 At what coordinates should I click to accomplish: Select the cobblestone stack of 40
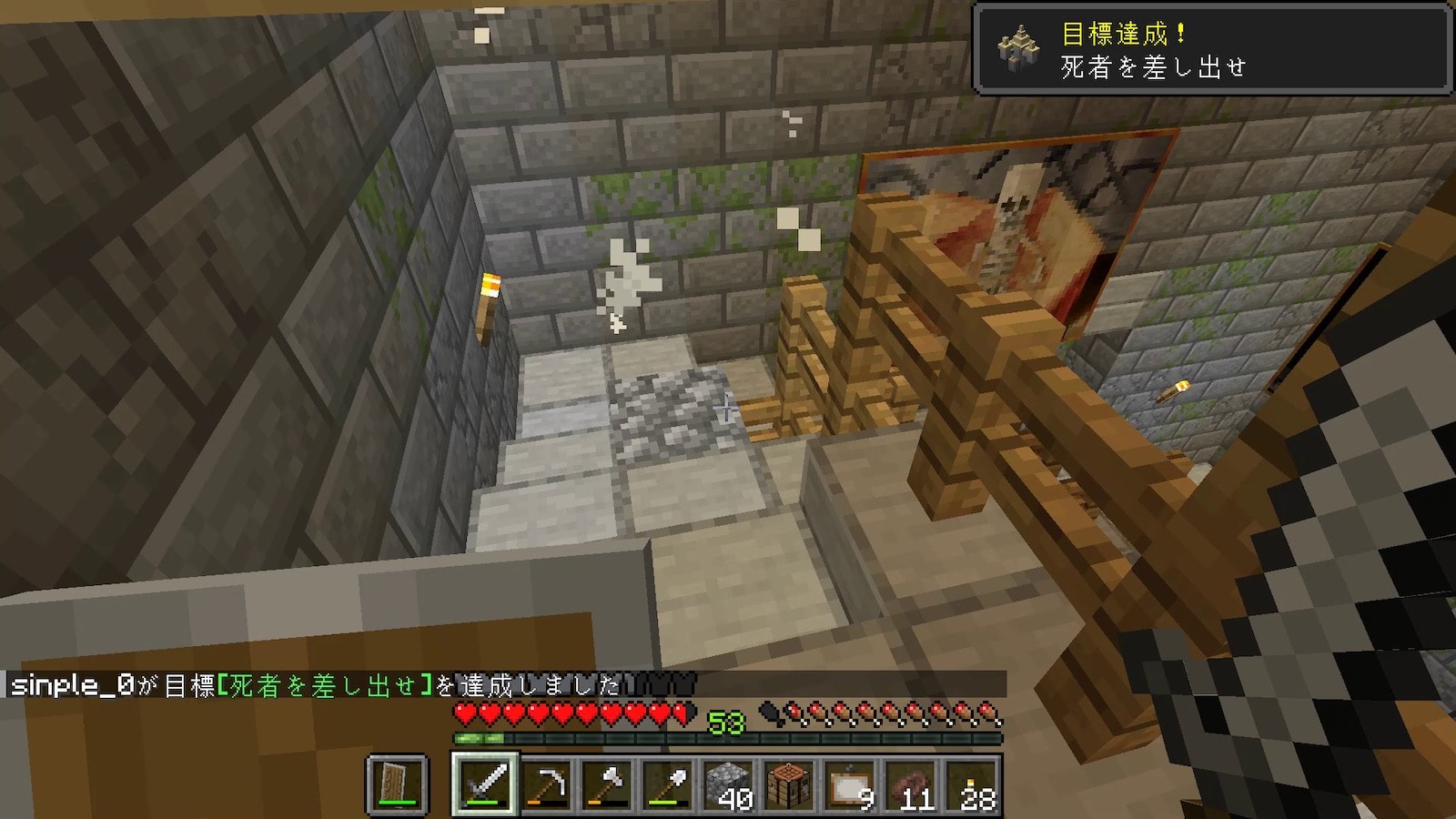click(x=729, y=783)
